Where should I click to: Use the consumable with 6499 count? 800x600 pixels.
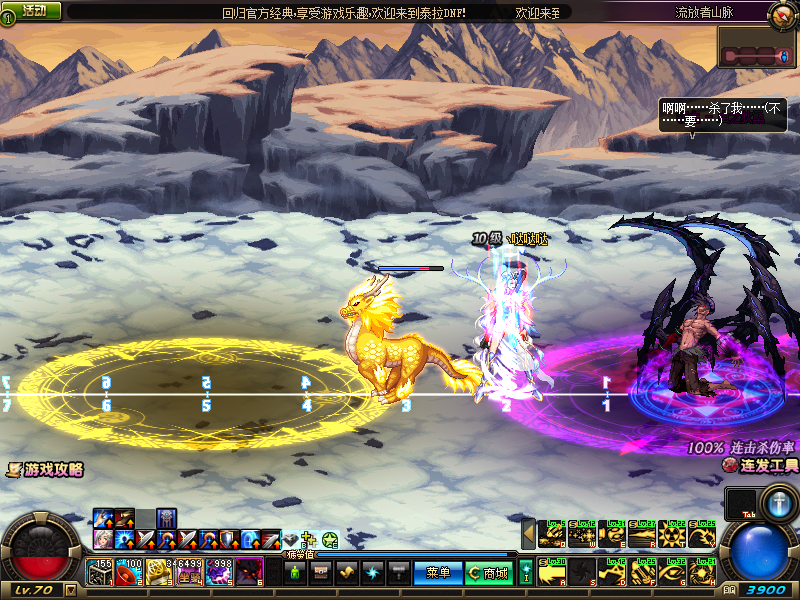[x=190, y=572]
